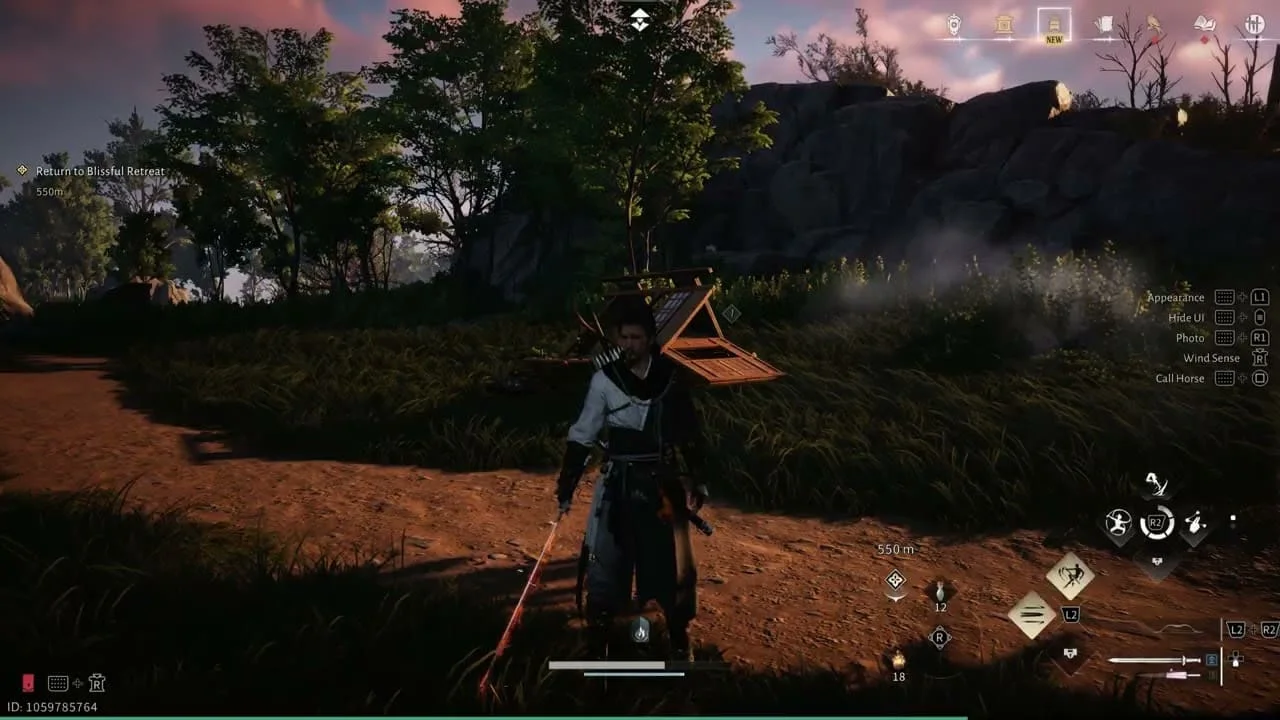Click the diamond waypoint marker above 550 m compass
Image resolution: width=1280 pixels, height=720 pixels.
tap(896, 580)
